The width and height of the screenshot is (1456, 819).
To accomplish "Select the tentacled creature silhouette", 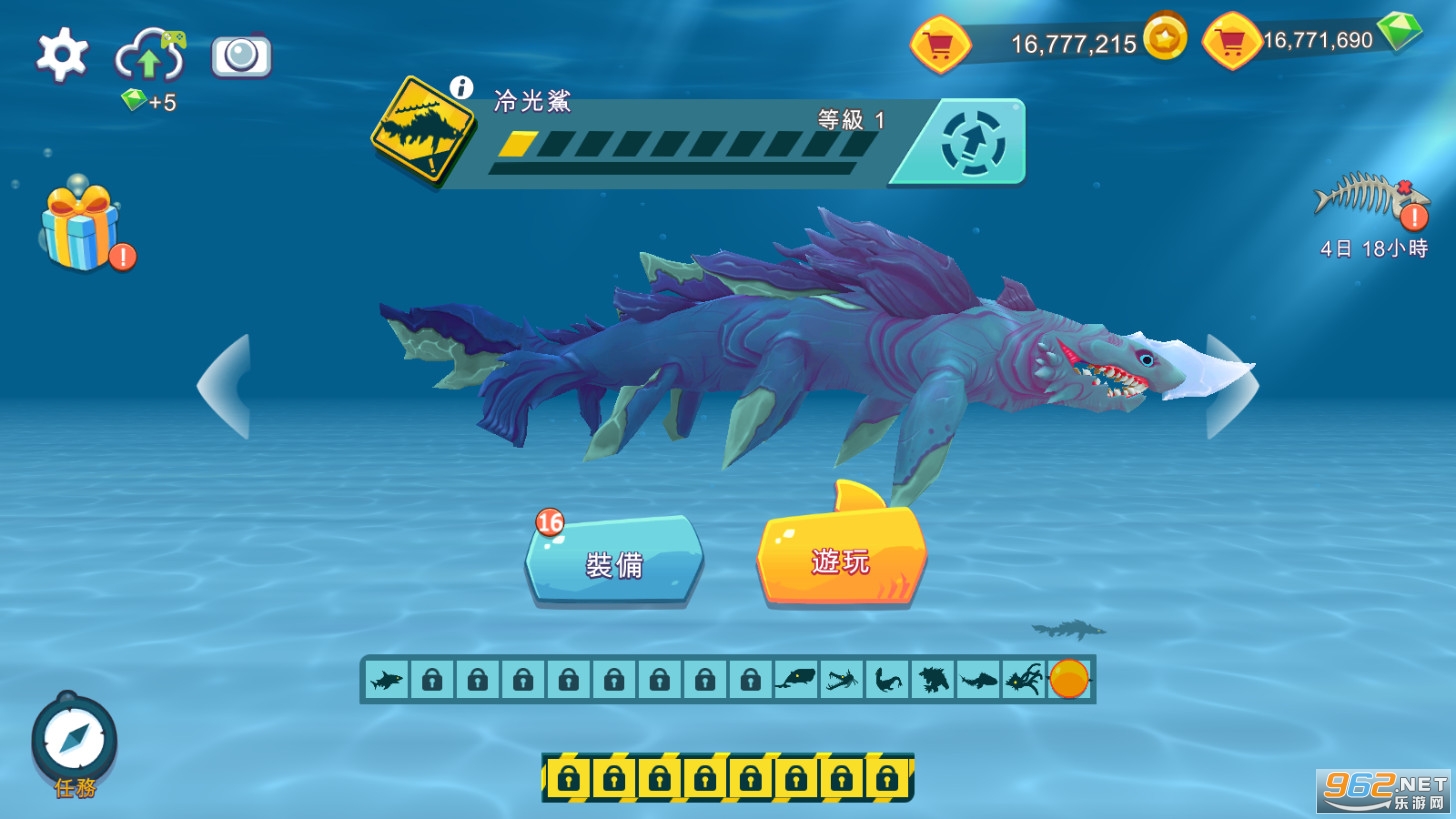I will (1024, 680).
